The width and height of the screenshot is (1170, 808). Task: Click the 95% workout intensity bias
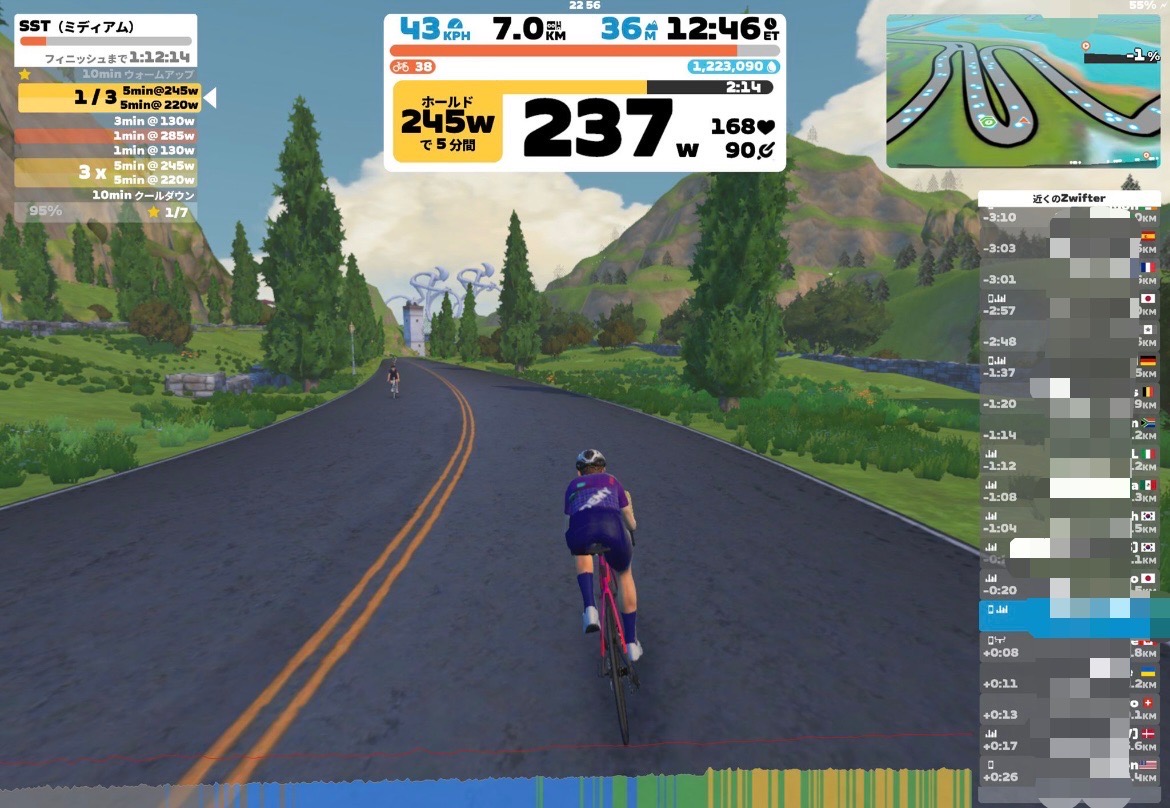[46, 211]
